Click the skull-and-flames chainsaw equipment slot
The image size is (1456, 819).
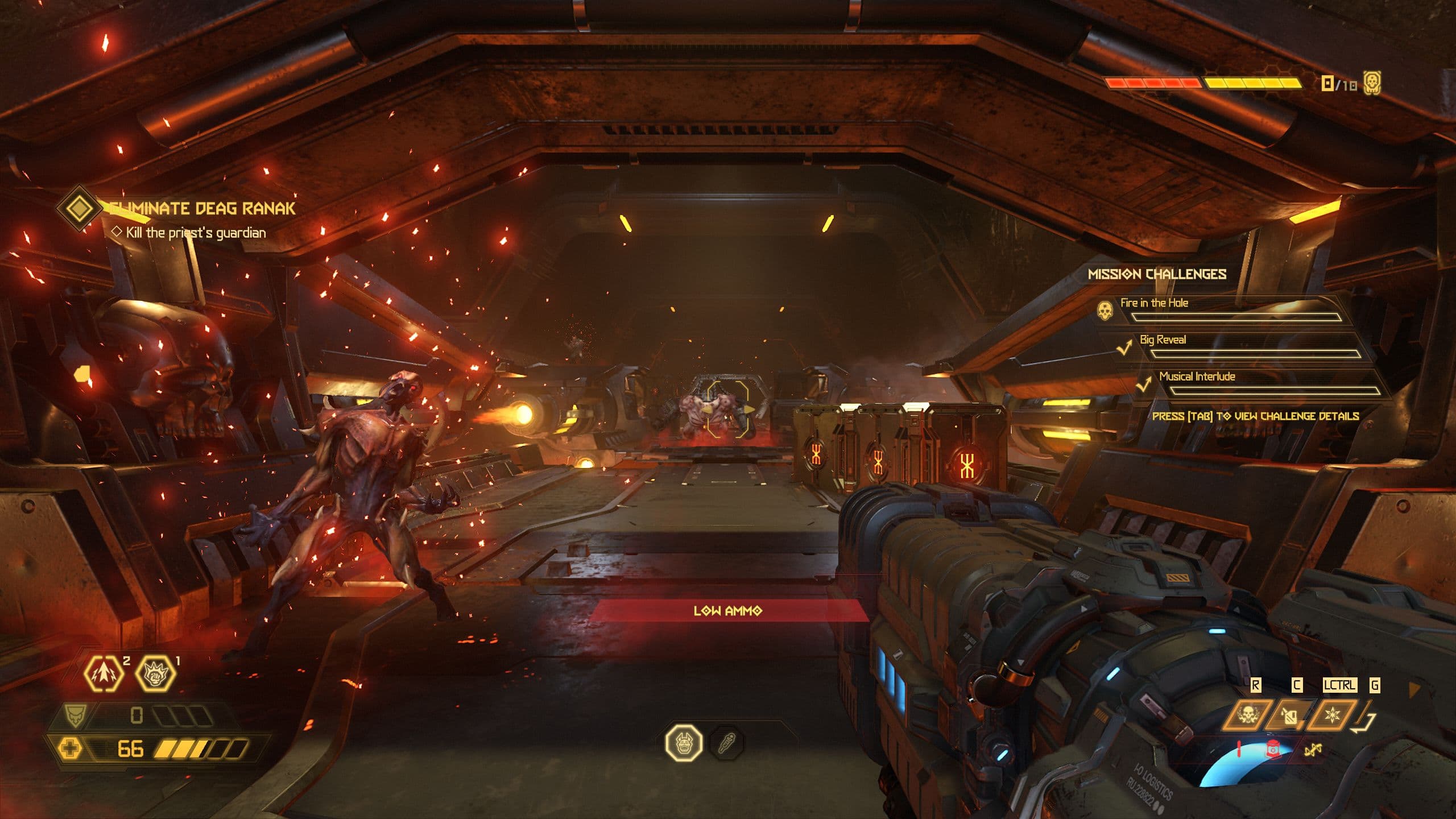1247,715
